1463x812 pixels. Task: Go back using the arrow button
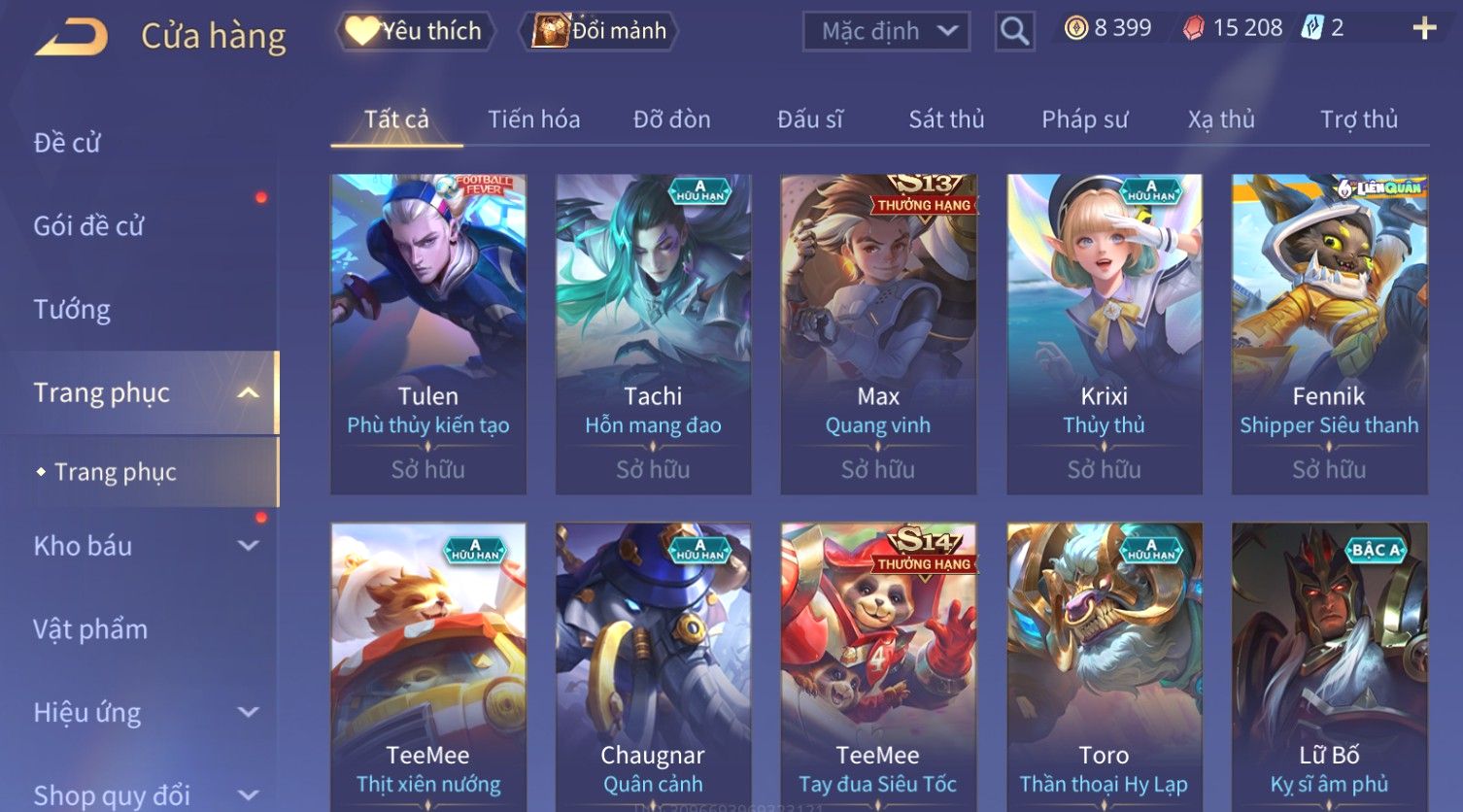(72, 37)
